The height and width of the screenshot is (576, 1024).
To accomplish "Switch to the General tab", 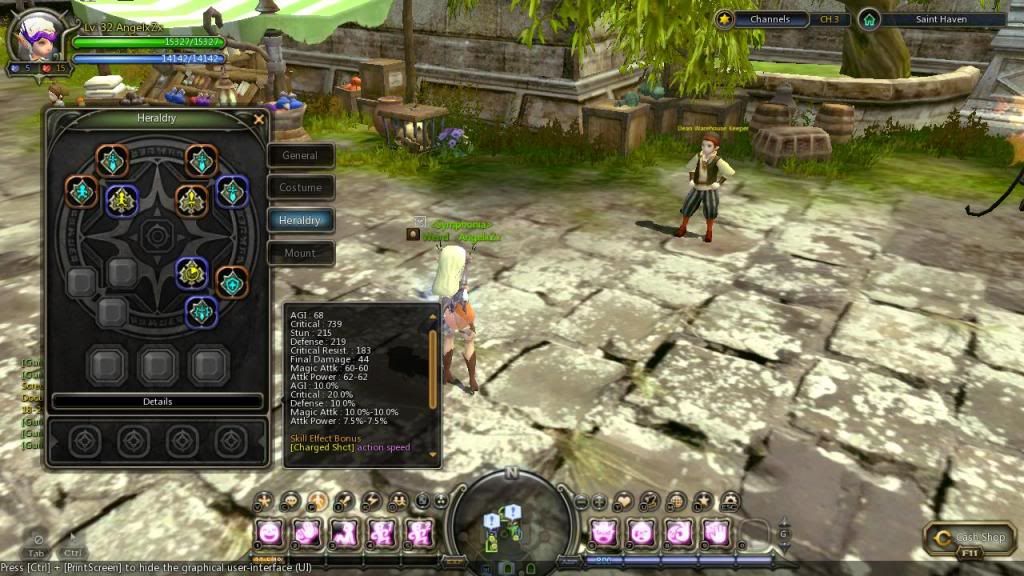I will click(300, 155).
